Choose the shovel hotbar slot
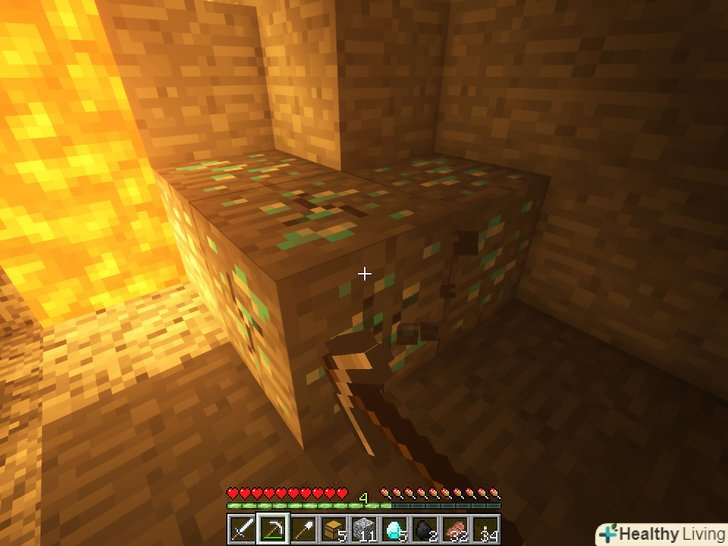The width and height of the screenshot is (728, 546). tap(302, 527)
